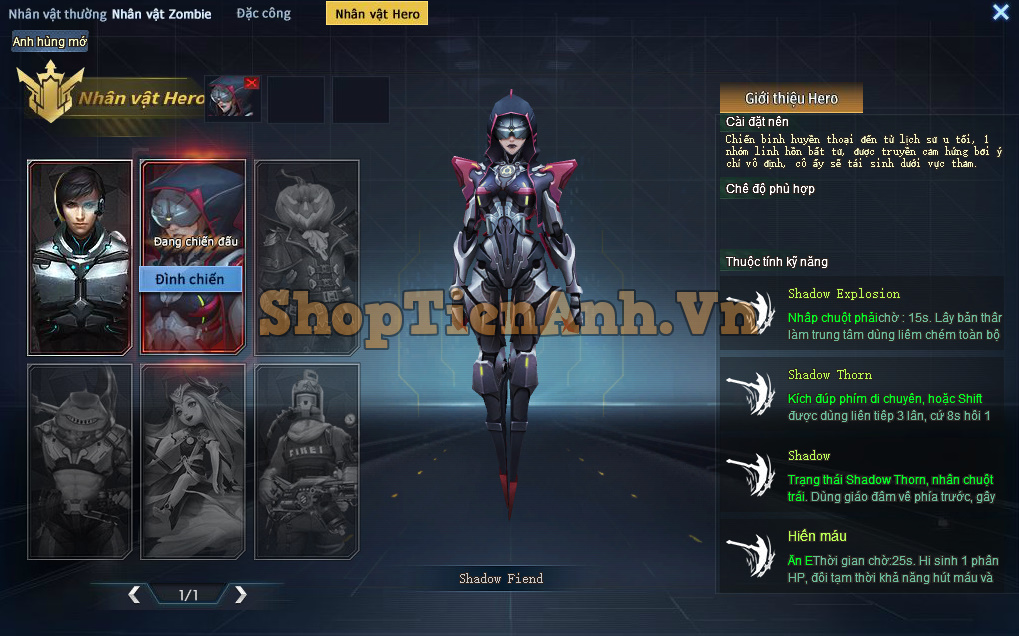Image resolution: width=1019 pixels, height=636 pixels.
Task: Select the male cyborg hero card
Action: click(80, 257)
